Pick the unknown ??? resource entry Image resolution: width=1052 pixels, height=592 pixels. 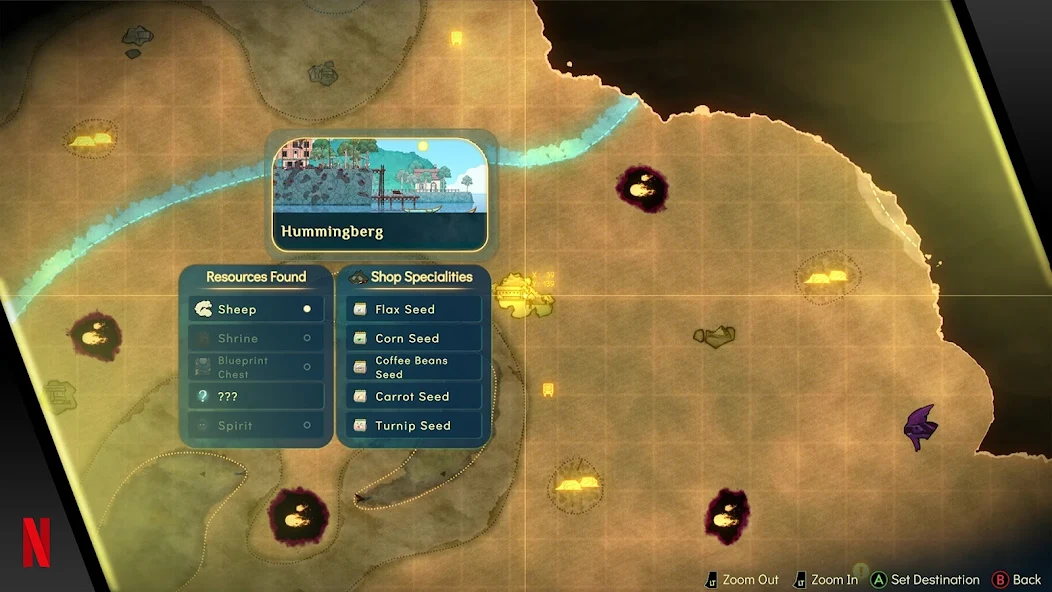pyautogui.click(x=256, y=396)
